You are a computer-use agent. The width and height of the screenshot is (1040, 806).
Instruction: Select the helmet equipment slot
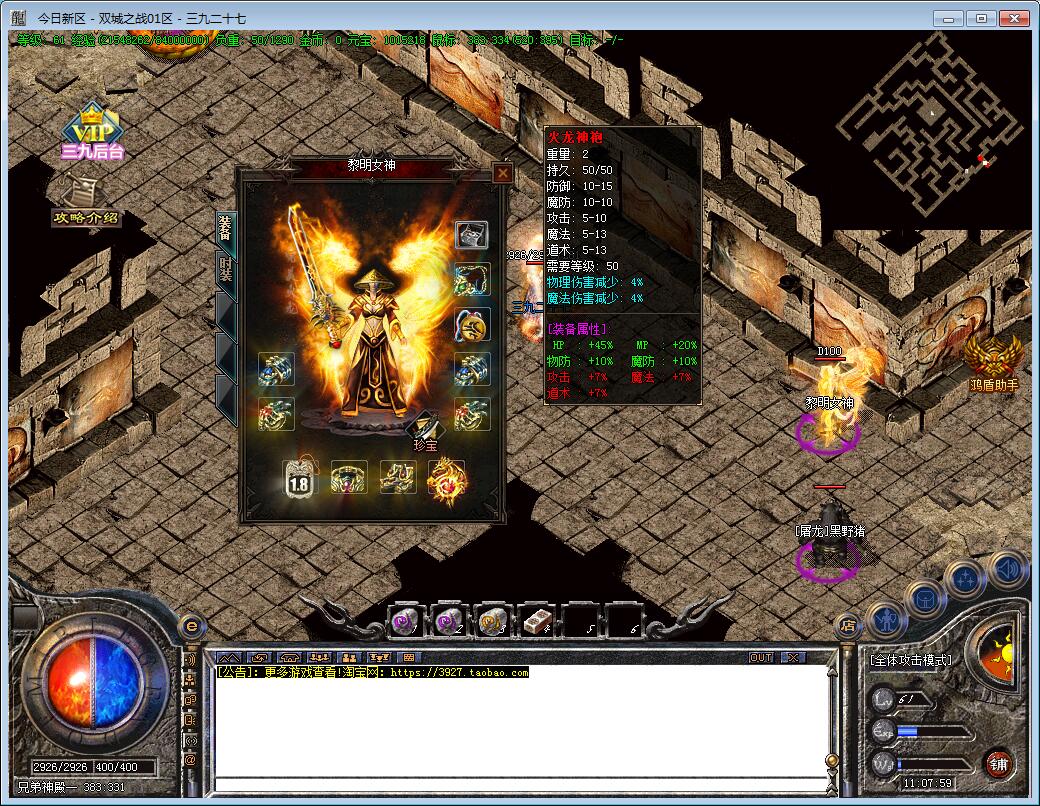click(472, 235)
